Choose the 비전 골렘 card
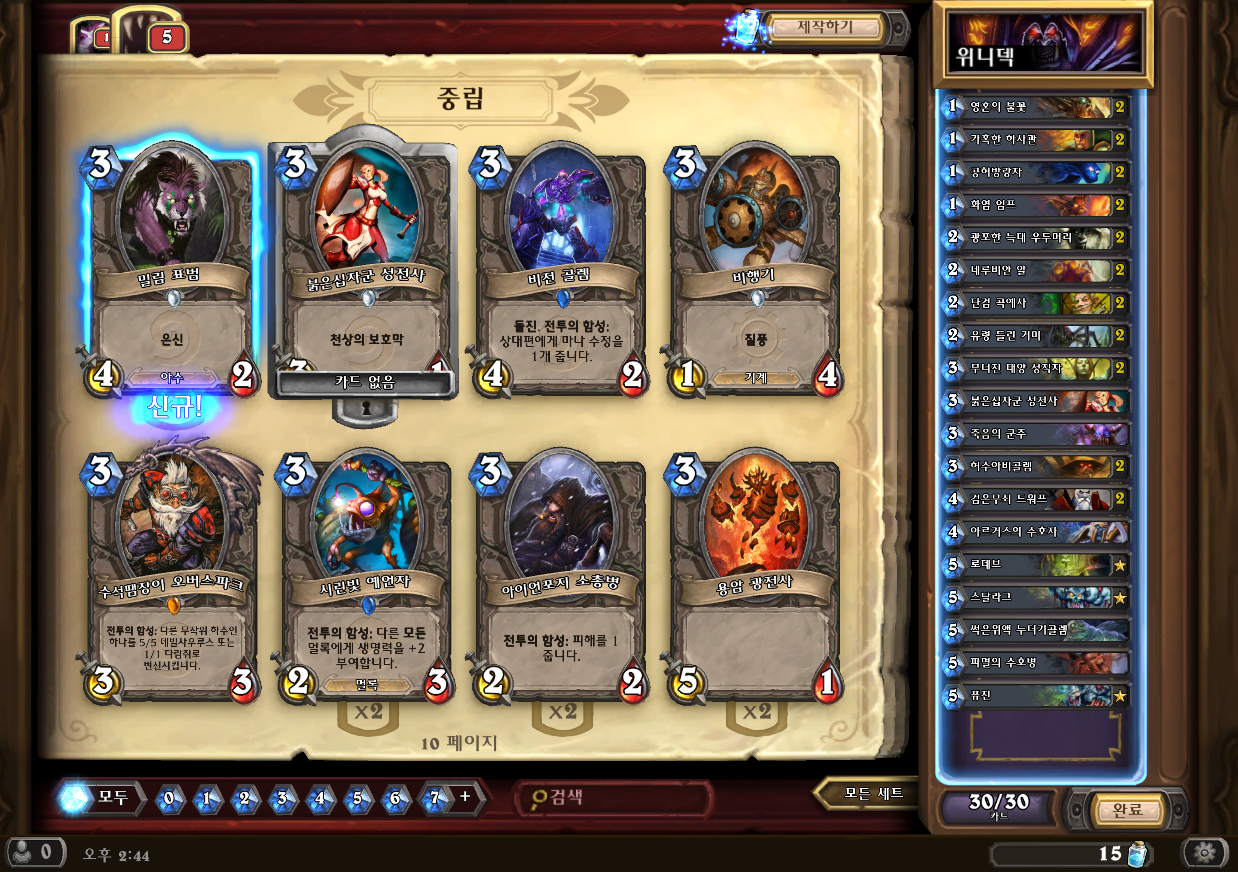The image size is (1238, 872). pos(560,270)
